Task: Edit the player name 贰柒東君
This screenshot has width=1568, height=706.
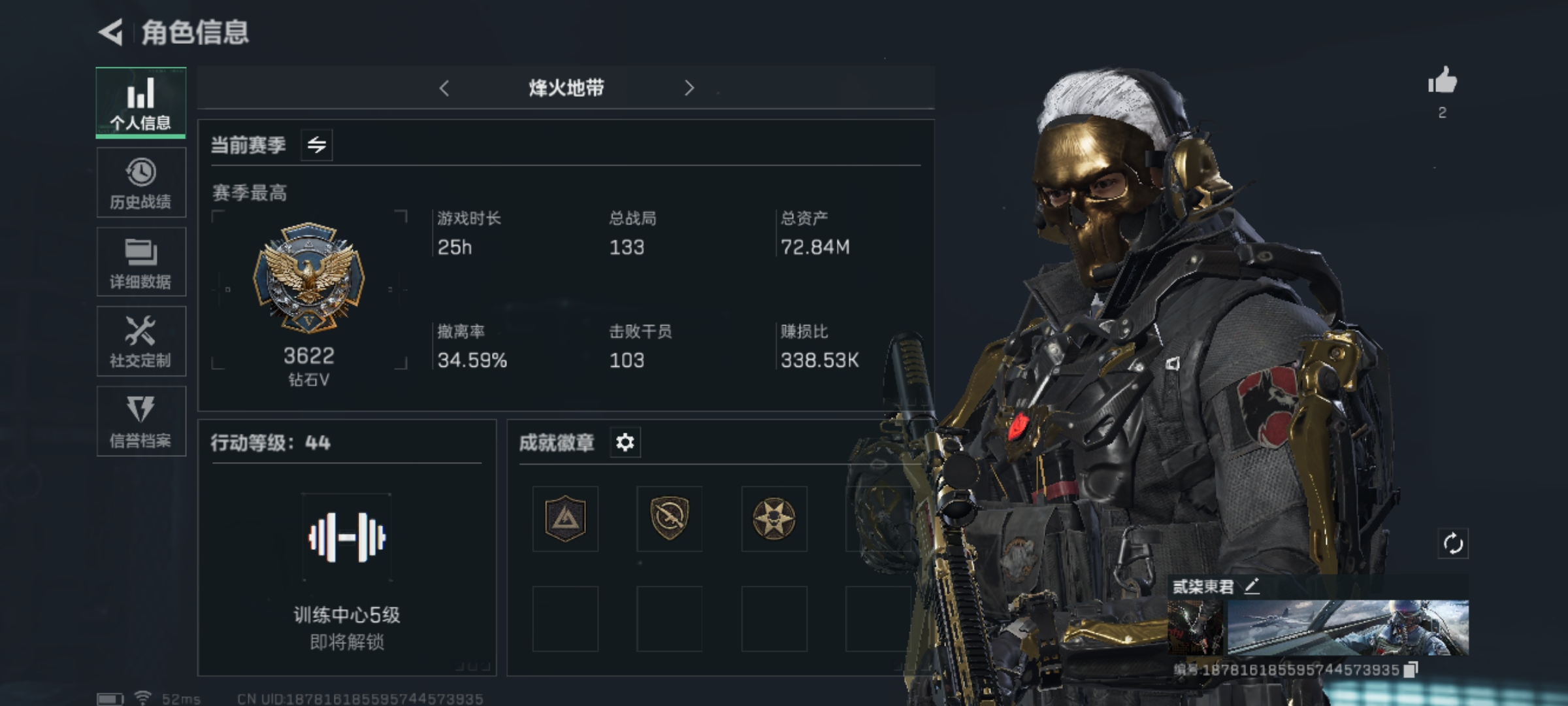Action: 1251,586
